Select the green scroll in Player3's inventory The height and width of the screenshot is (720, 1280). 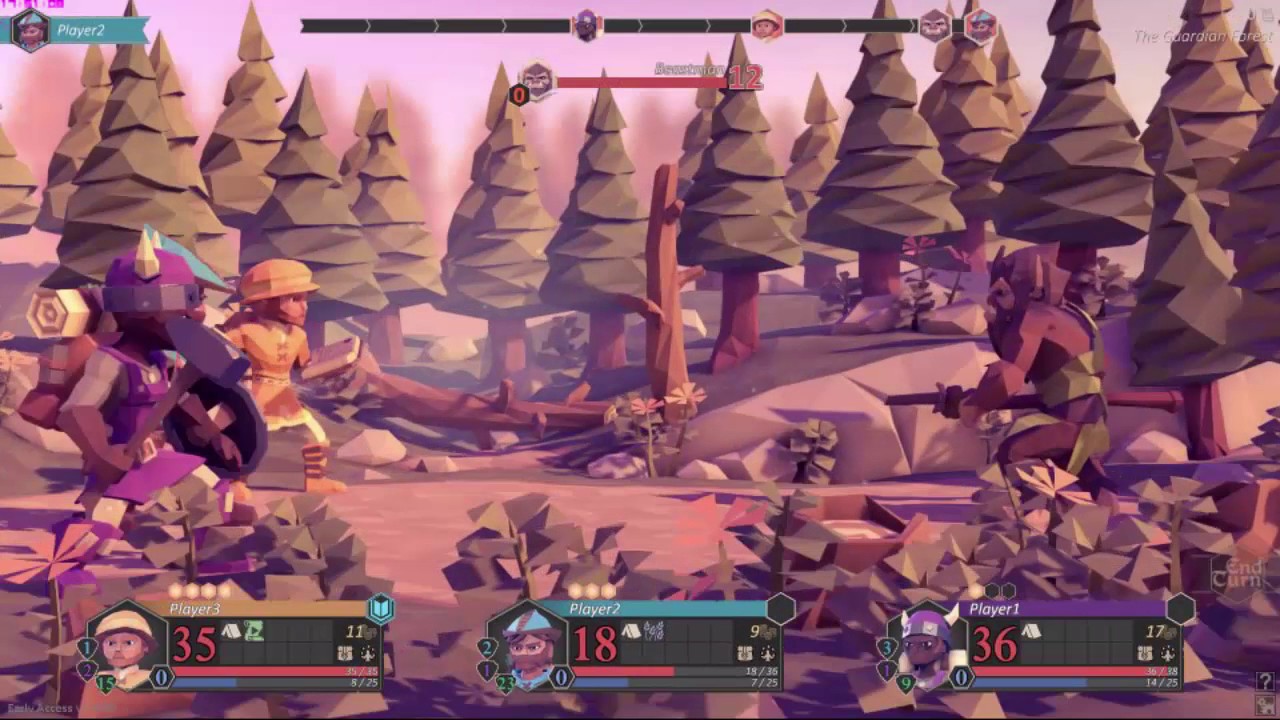254,631
